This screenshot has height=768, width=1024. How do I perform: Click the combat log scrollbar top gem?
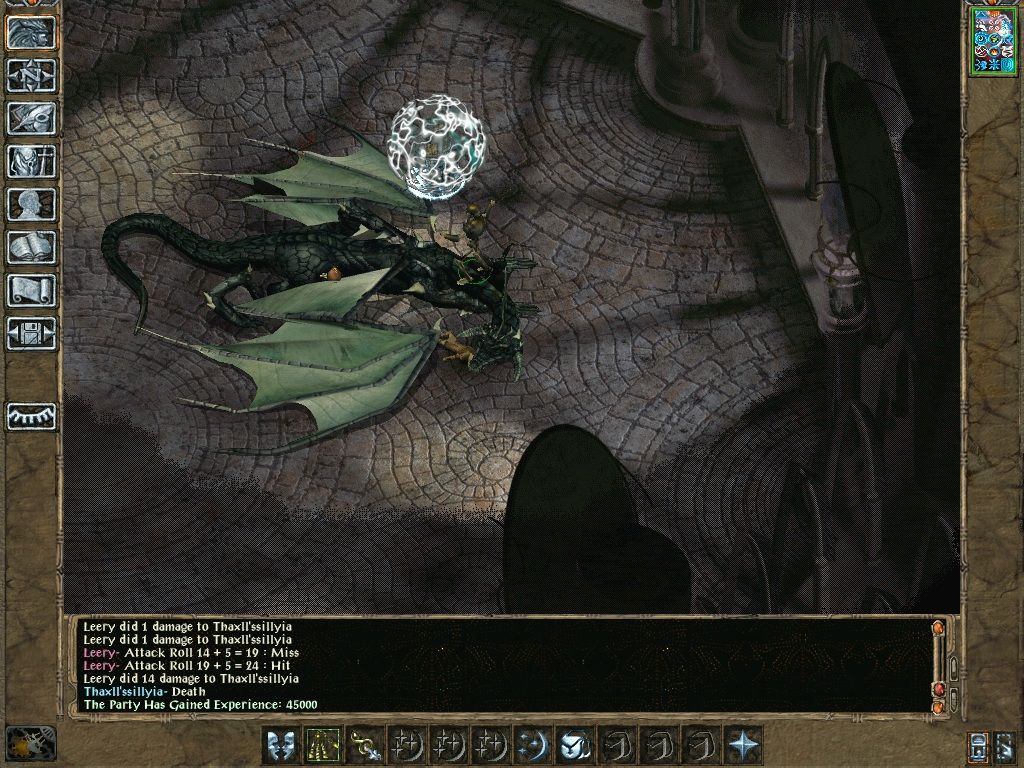click(x=938, y=629)
